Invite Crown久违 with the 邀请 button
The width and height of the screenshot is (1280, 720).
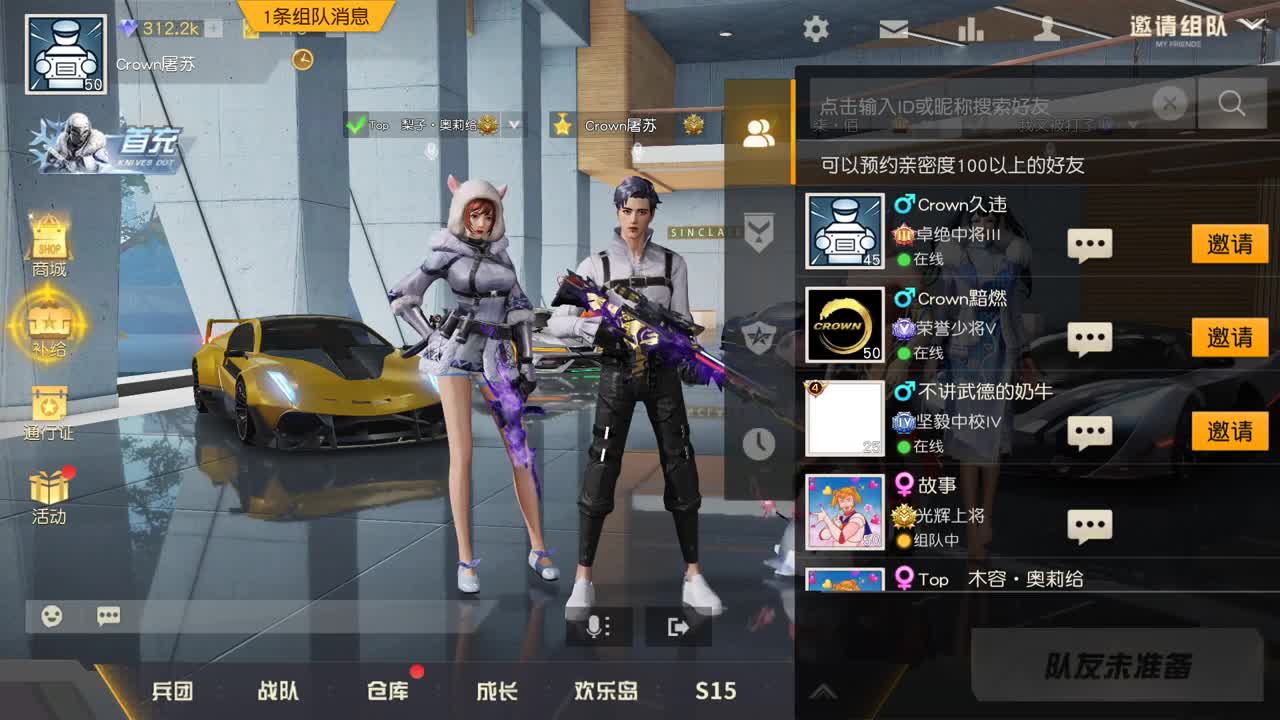coord(1229,243)
